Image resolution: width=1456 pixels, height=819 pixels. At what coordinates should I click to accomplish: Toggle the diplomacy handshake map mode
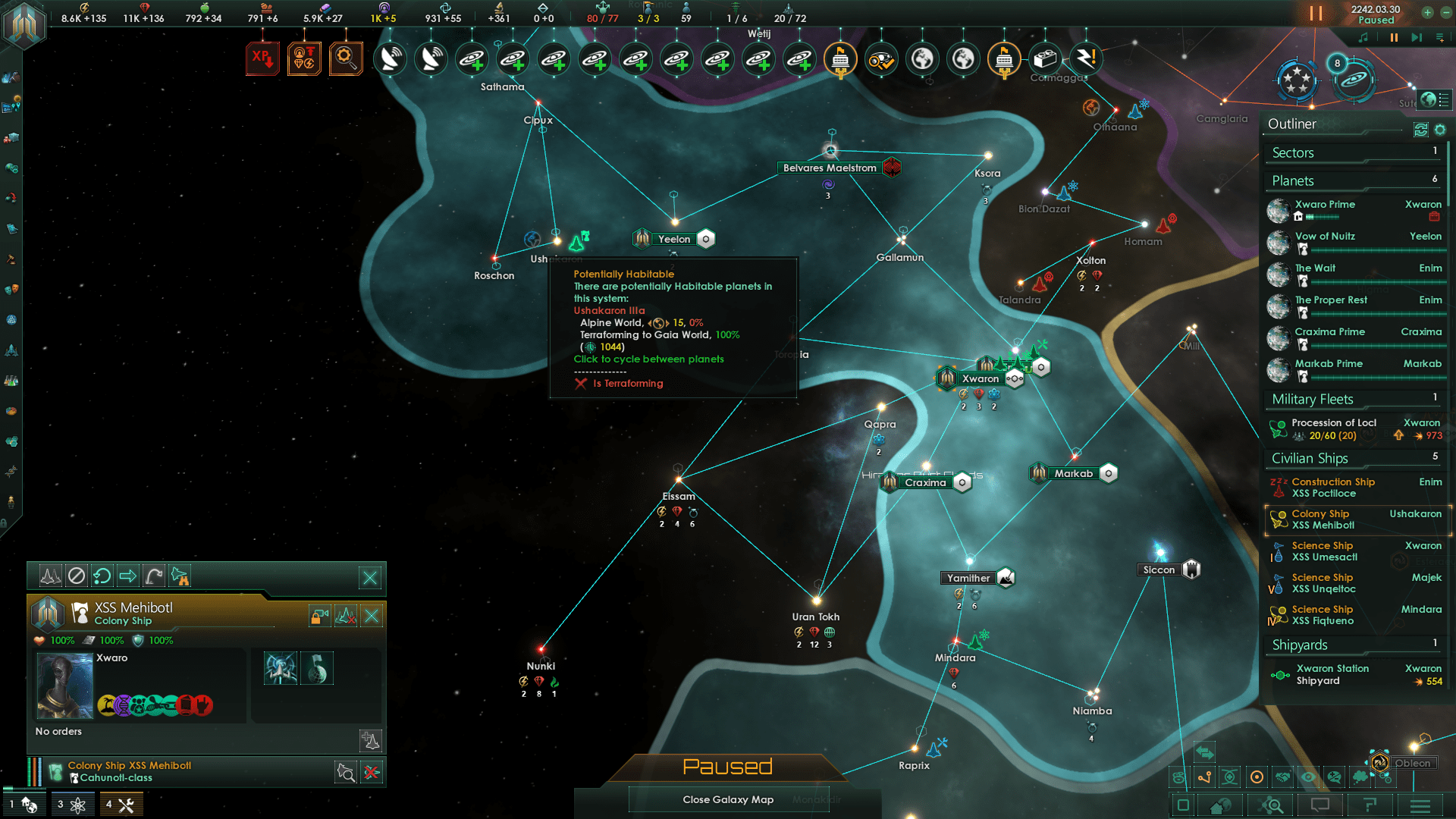tap(1283, 777)
